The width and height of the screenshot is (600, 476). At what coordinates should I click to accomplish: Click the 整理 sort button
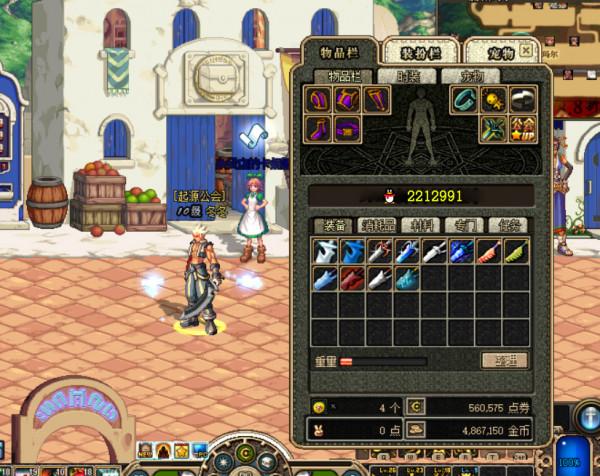point(503,360)
